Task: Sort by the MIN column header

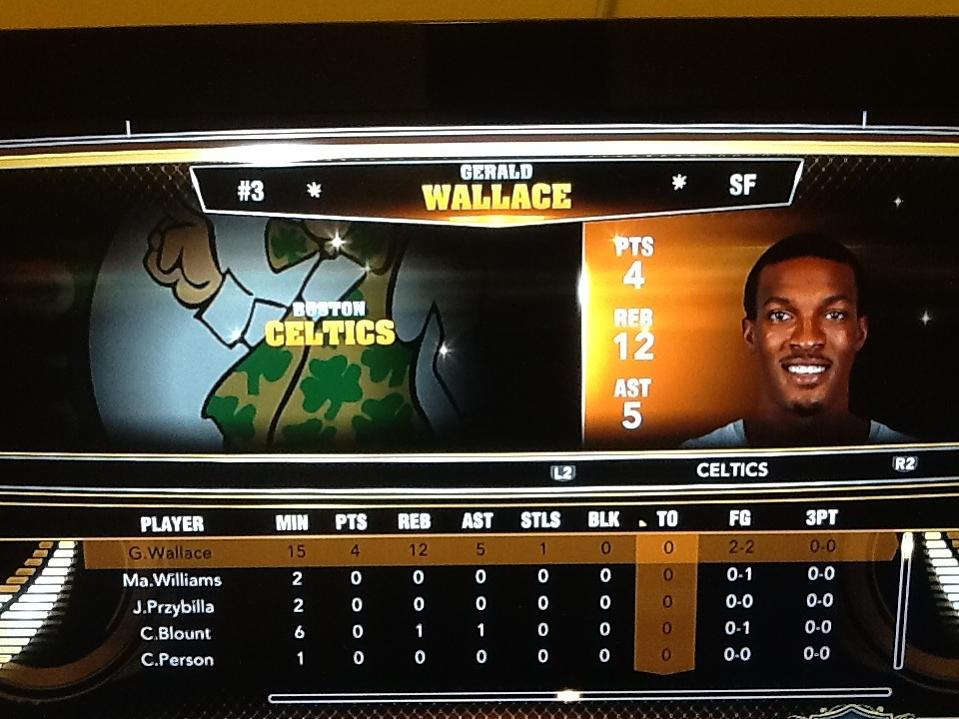Action: point(292,521)
